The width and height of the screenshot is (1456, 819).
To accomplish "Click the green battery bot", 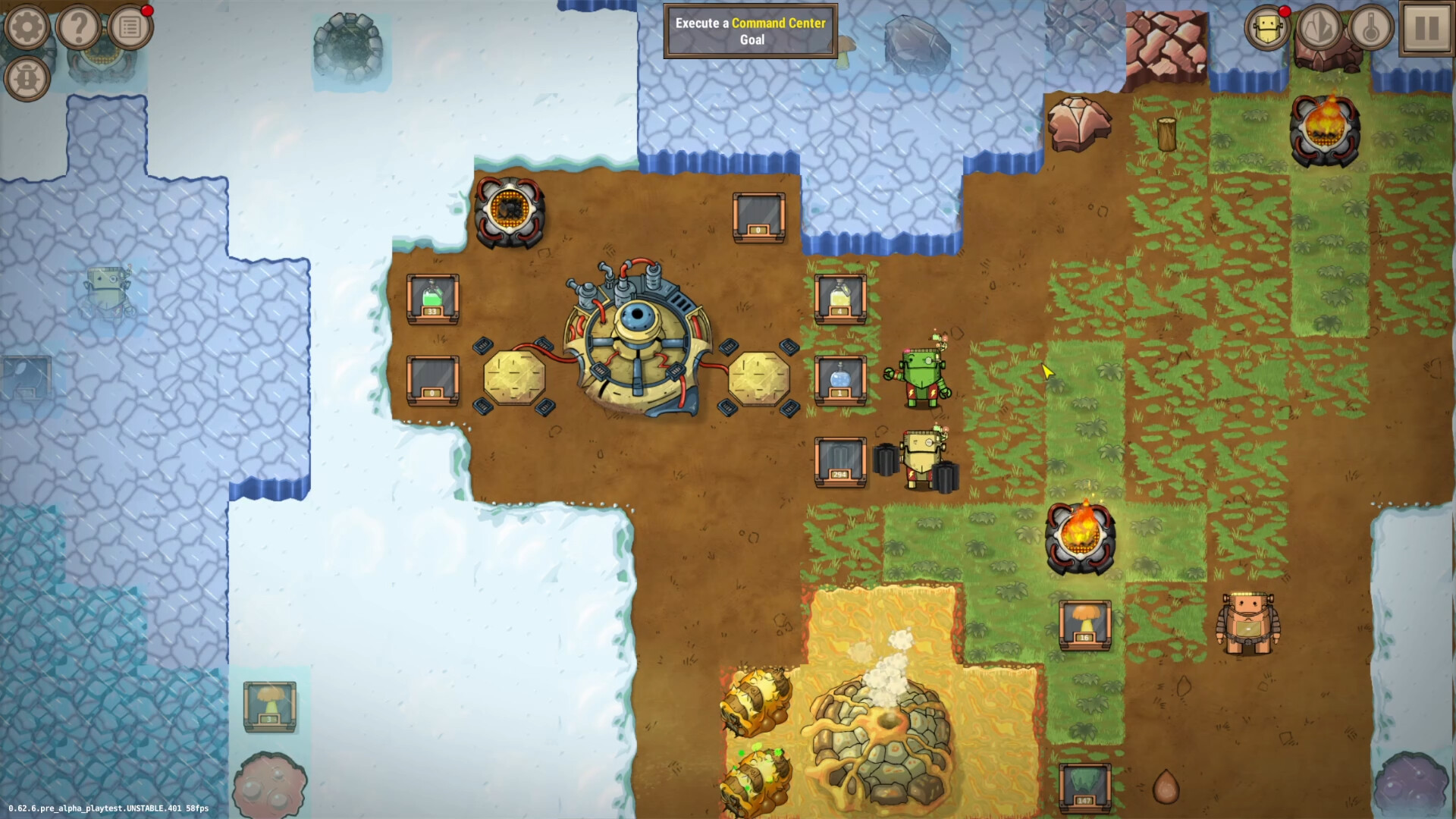I will [921, 375].
